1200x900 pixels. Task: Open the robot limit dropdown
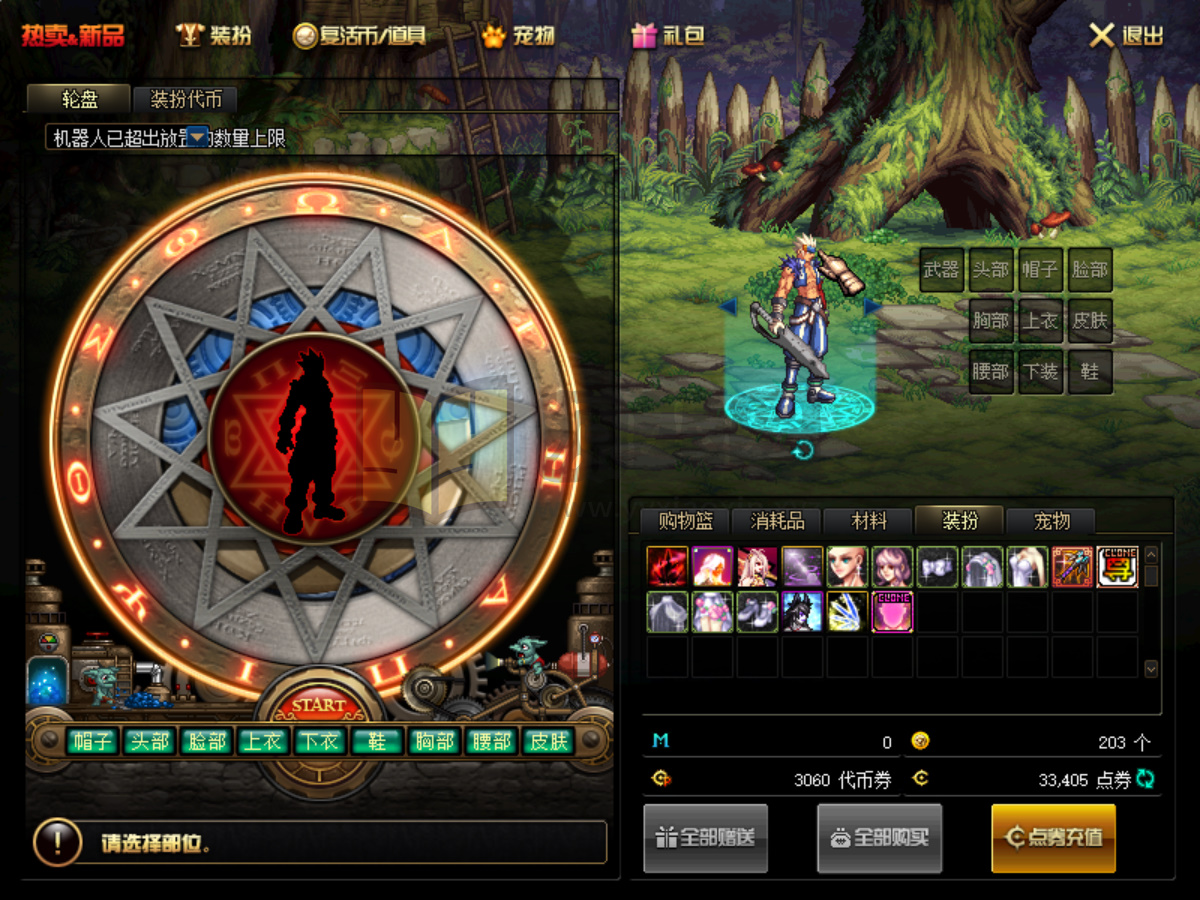point(198,136)
